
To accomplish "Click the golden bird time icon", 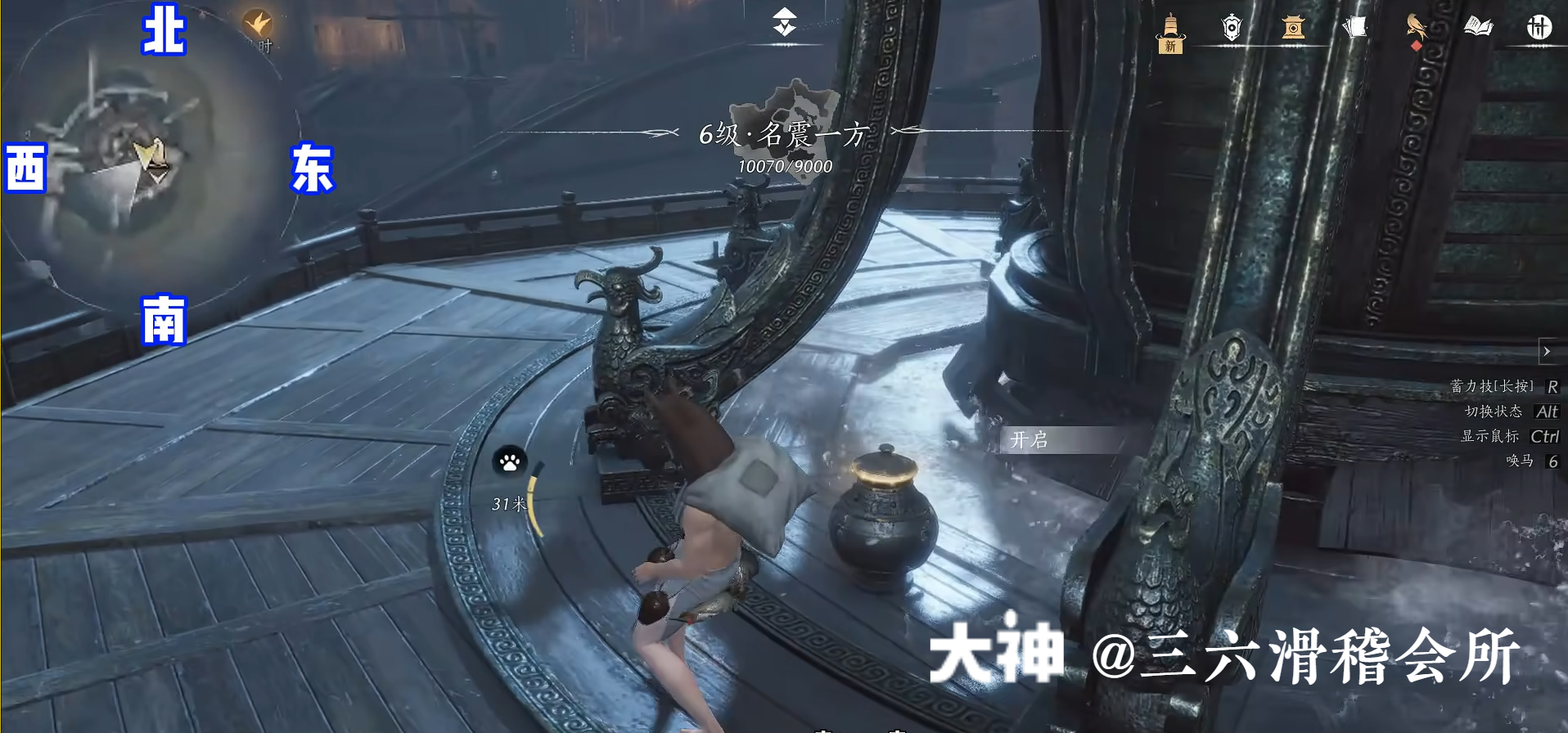I will pos(258,23).
